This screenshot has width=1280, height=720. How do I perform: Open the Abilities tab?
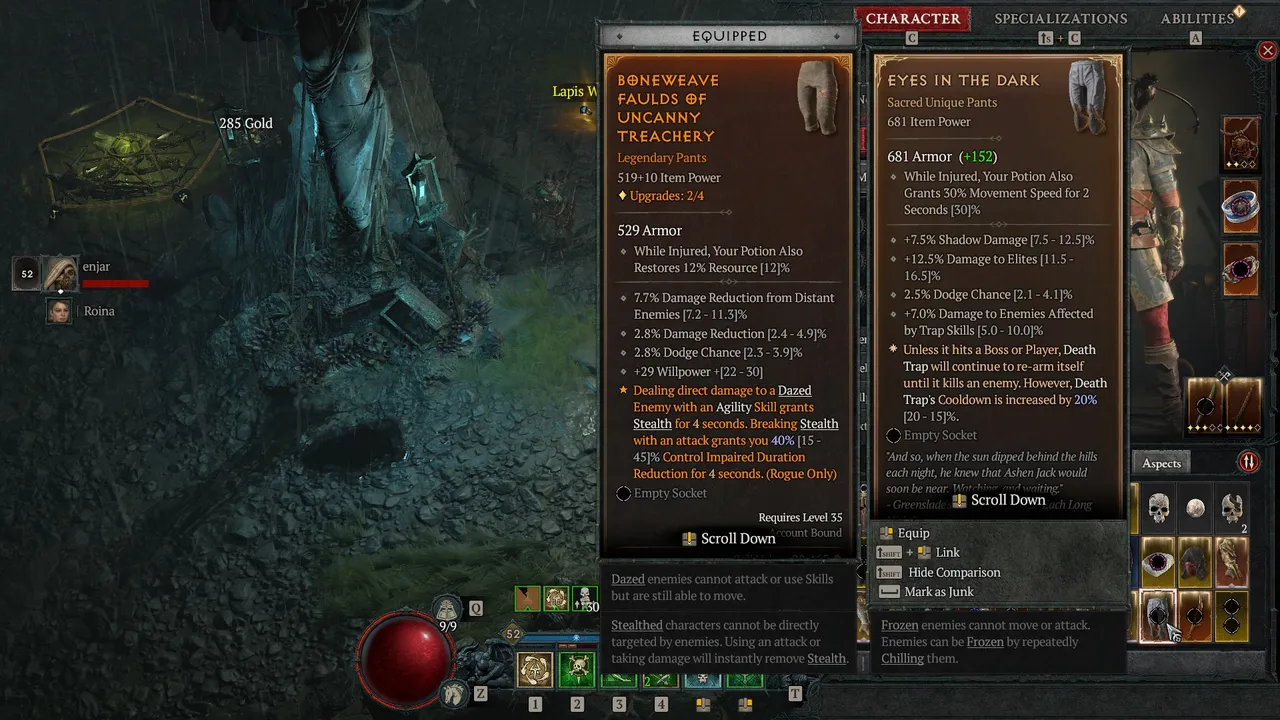pos(1197,19)
